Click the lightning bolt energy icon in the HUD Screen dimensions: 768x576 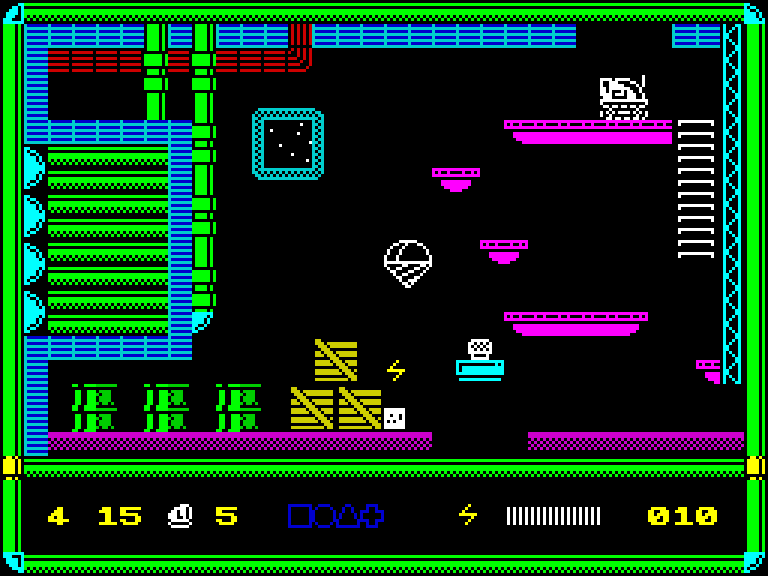(x=467, y=515)
